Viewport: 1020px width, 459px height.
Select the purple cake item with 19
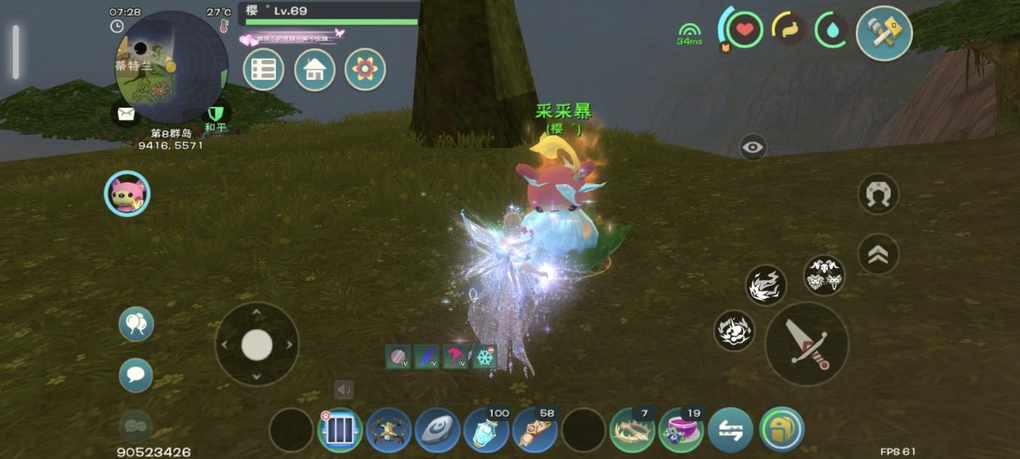681,431
